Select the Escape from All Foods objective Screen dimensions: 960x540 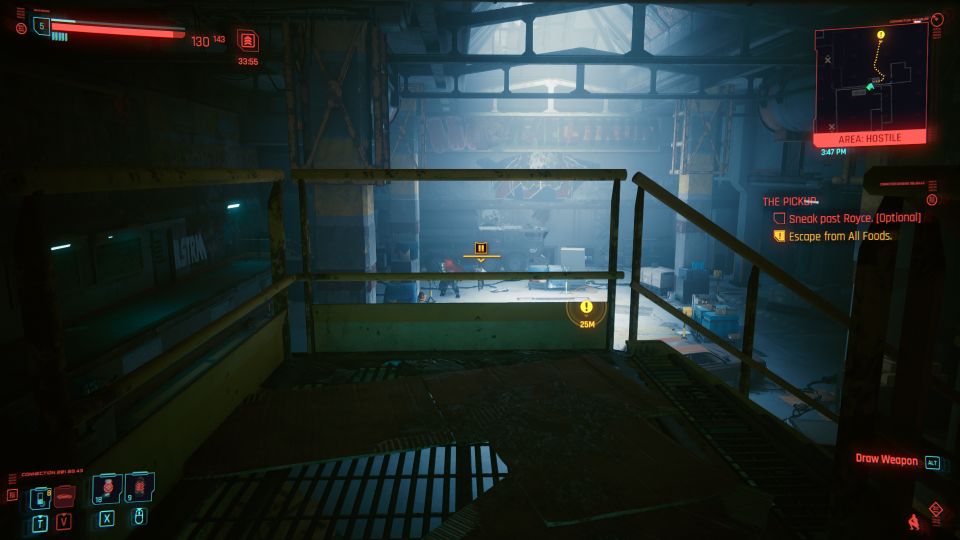click(x=840, y=236)
